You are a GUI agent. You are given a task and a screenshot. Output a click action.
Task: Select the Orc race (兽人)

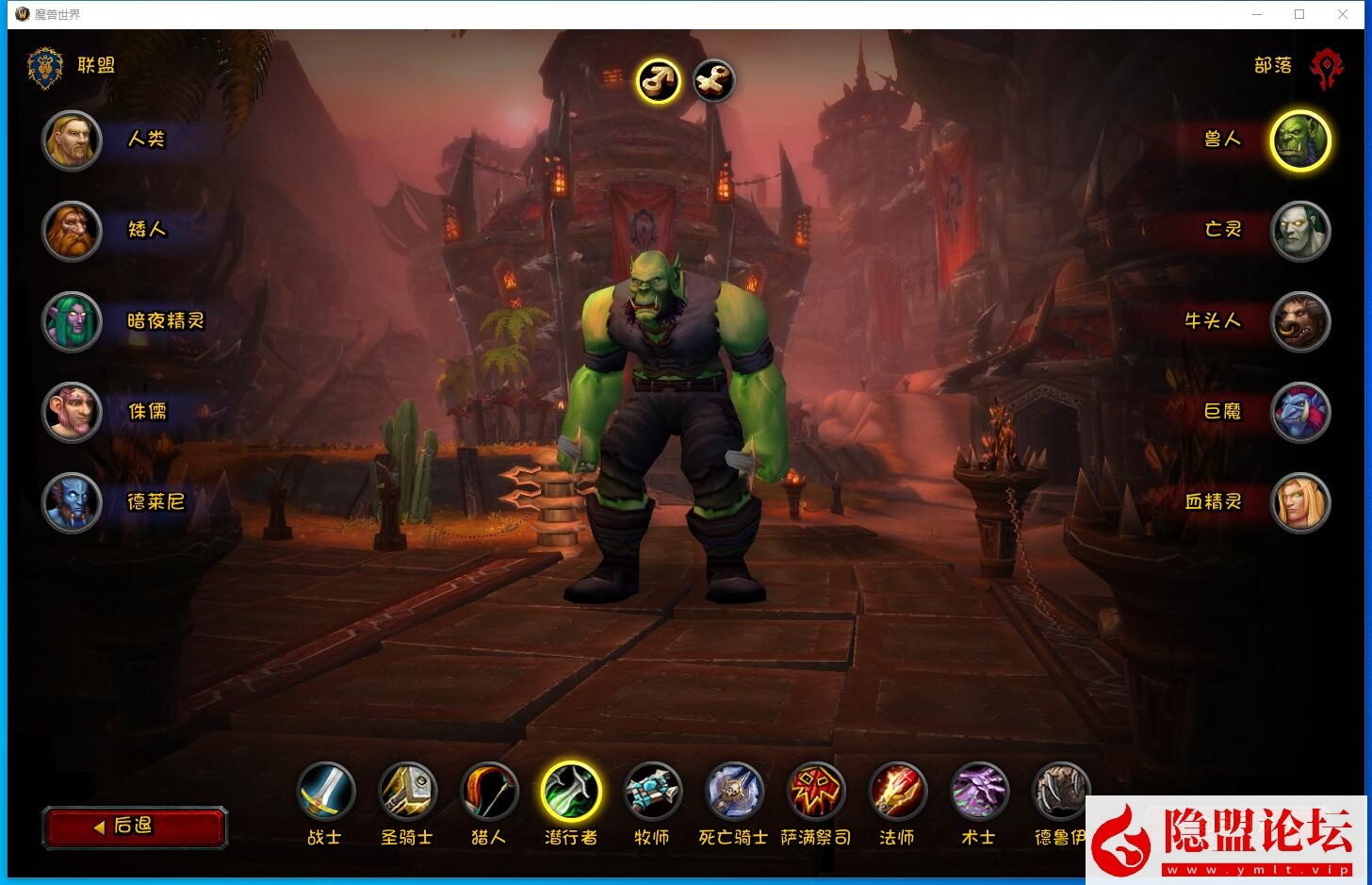(1300, 140)
